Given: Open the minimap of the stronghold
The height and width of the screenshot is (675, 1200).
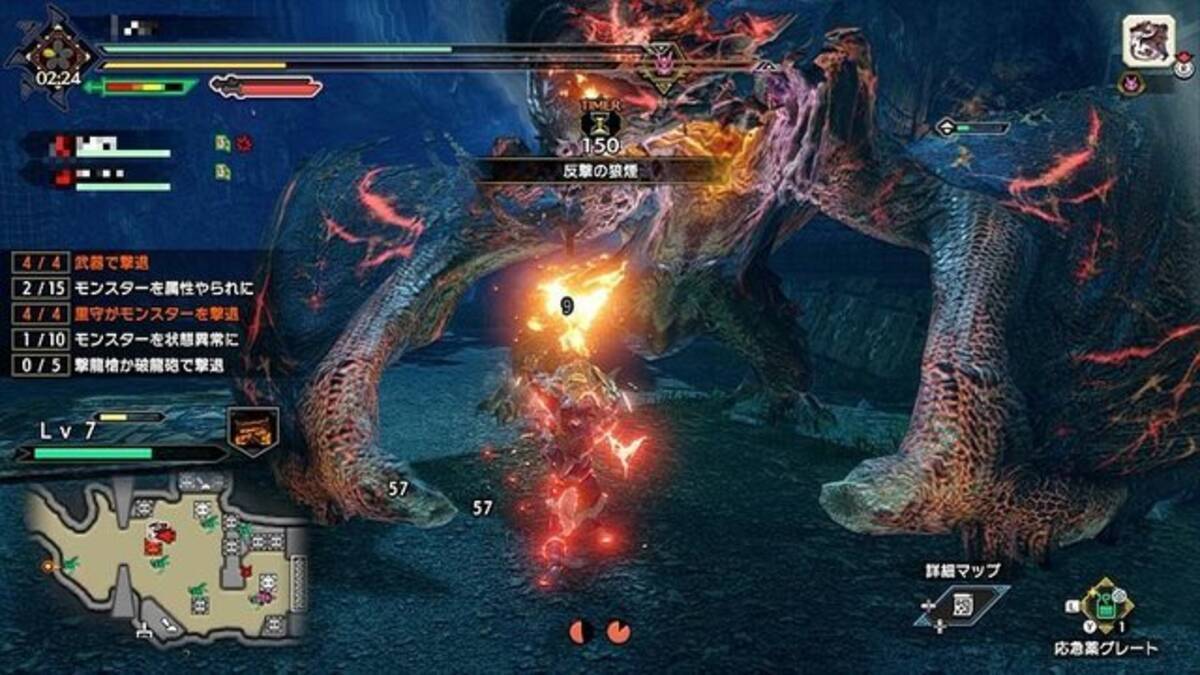Looking at the screenshot, I should [165, 558].
